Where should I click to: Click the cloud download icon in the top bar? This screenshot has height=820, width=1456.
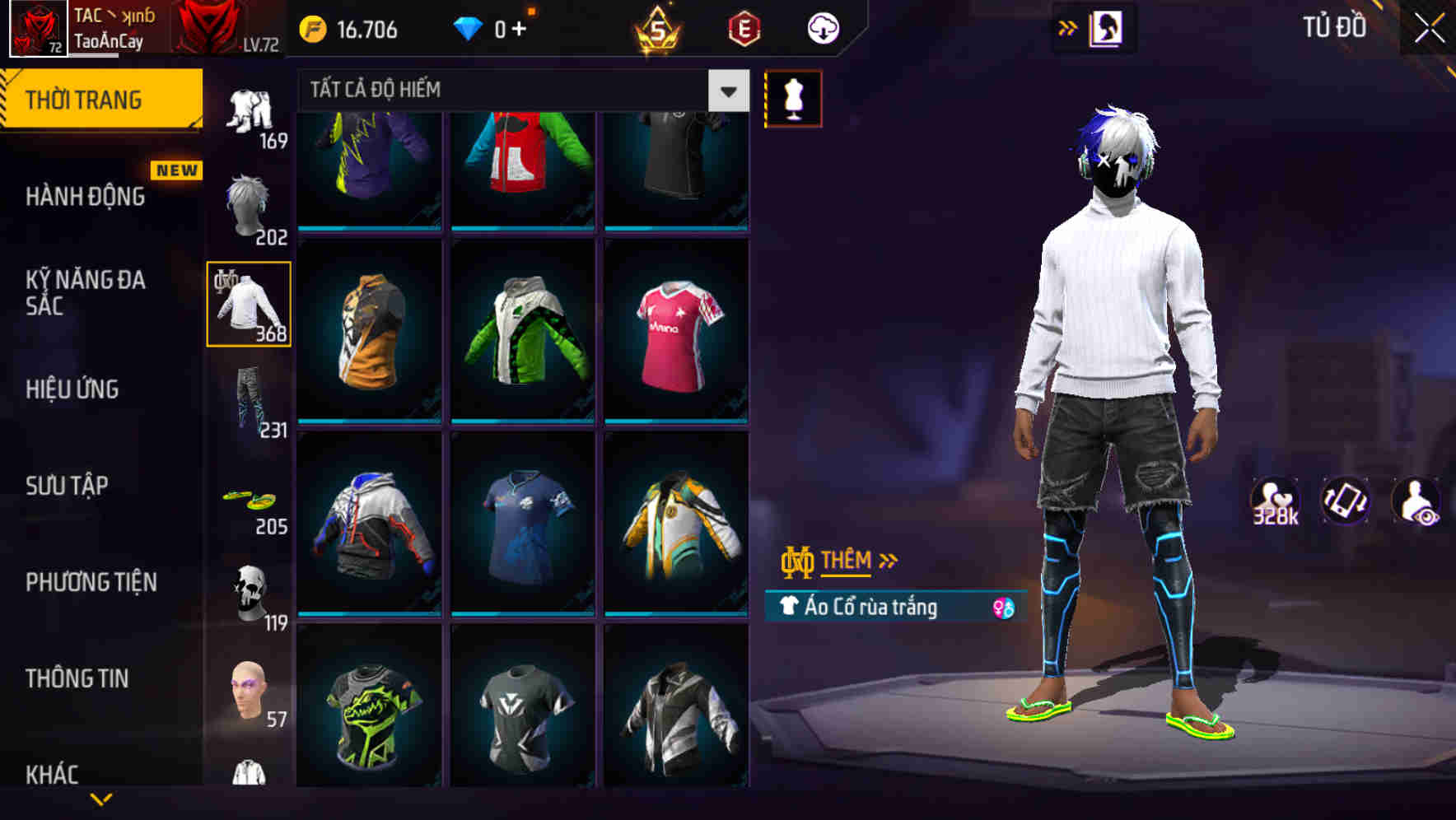coord(821,27)
